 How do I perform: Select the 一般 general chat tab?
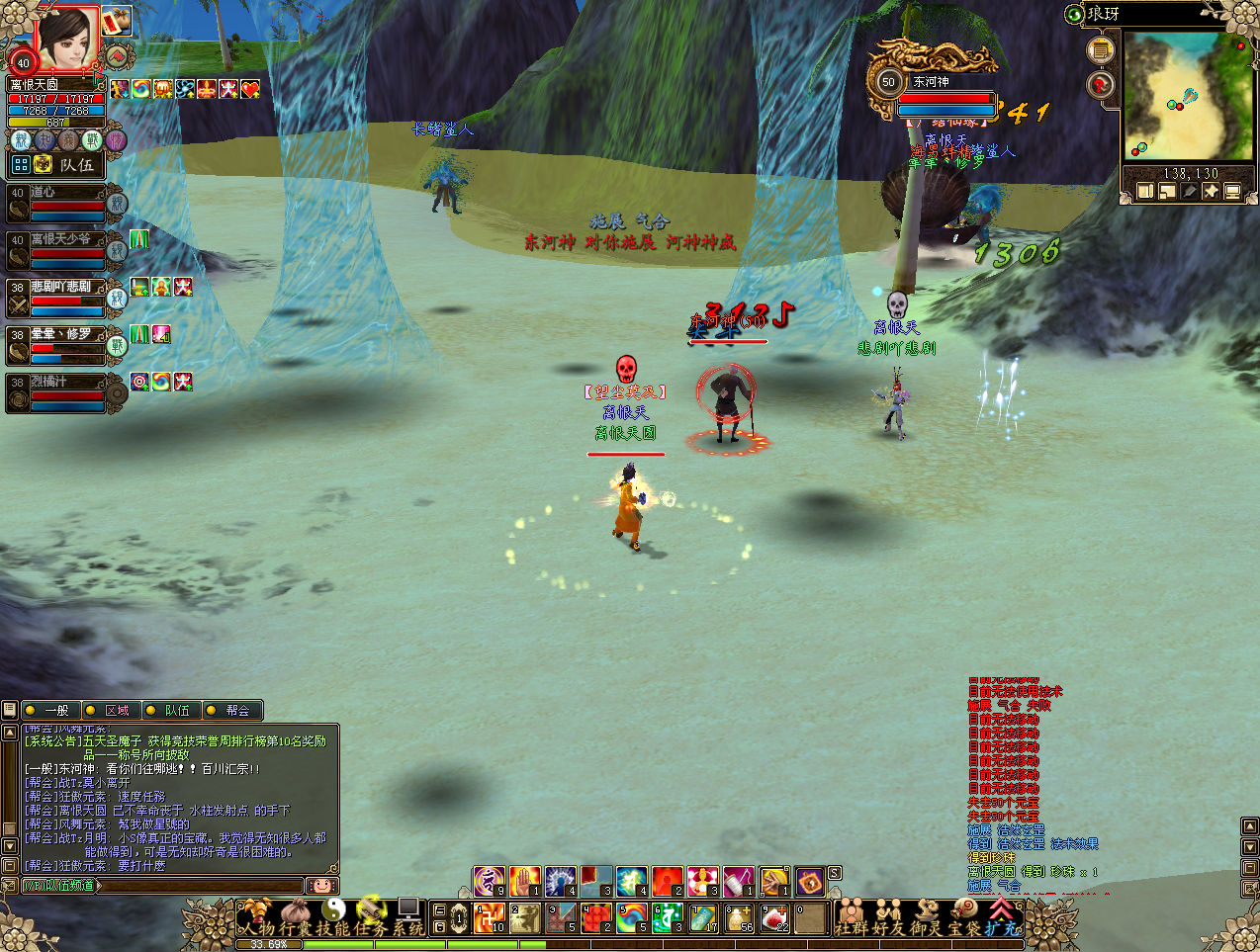(55, 710)
